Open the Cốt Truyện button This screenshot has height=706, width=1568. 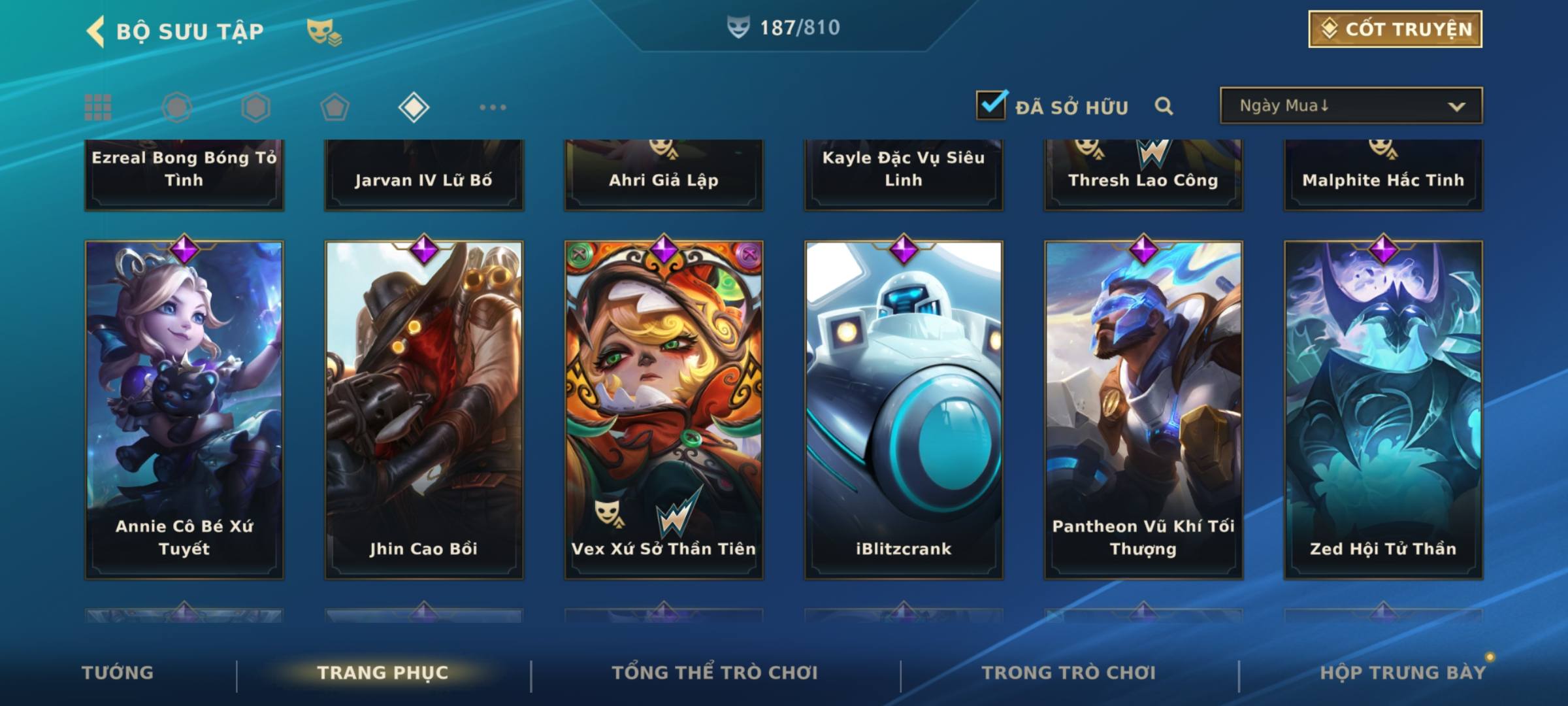tap(1395, 29)
